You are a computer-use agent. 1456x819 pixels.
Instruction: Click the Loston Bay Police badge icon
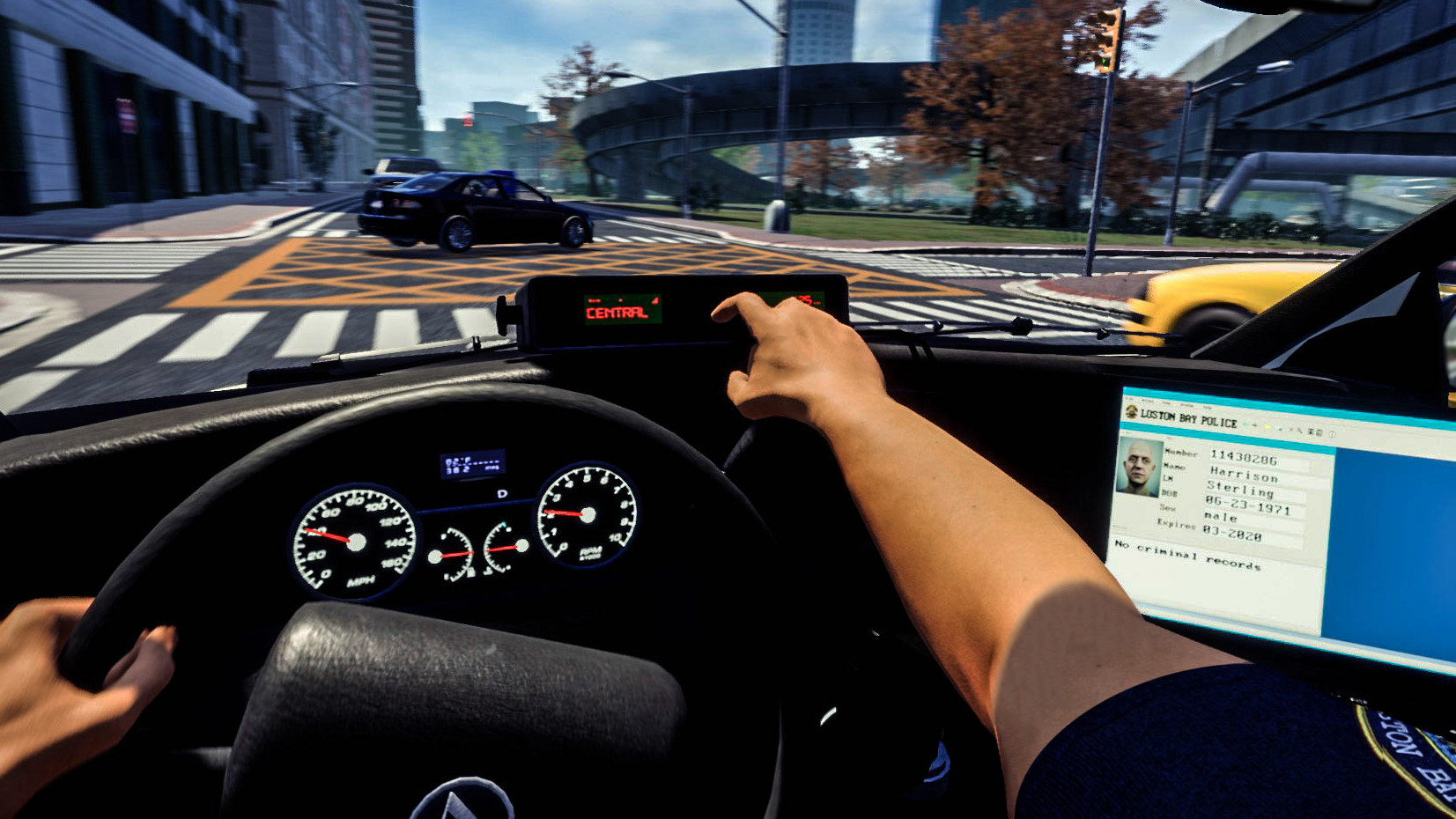[x=1132, y=412]
